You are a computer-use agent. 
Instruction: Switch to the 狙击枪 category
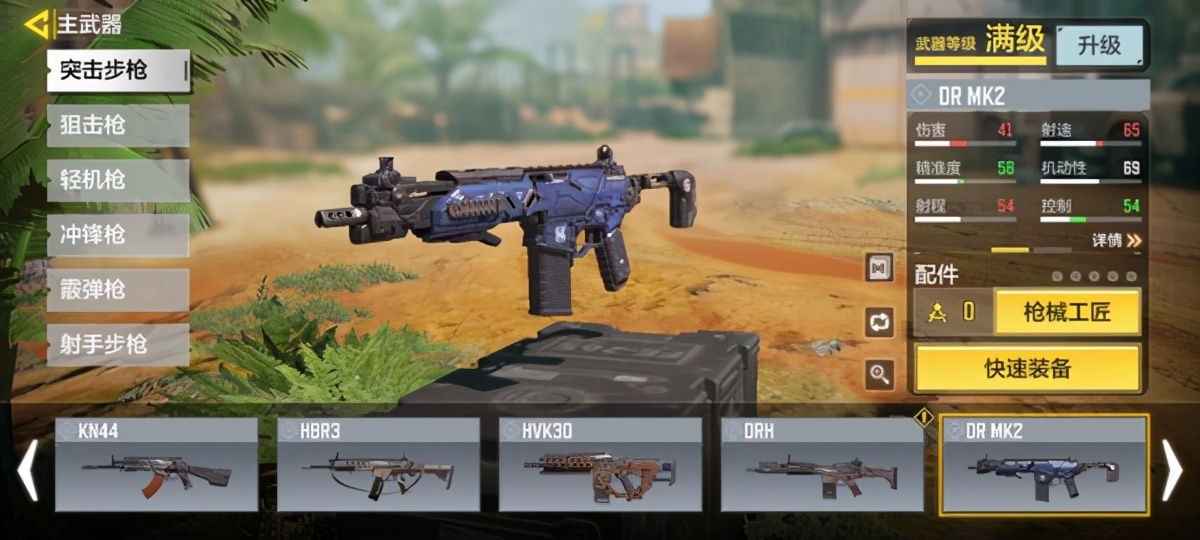(x=117, y=126)
